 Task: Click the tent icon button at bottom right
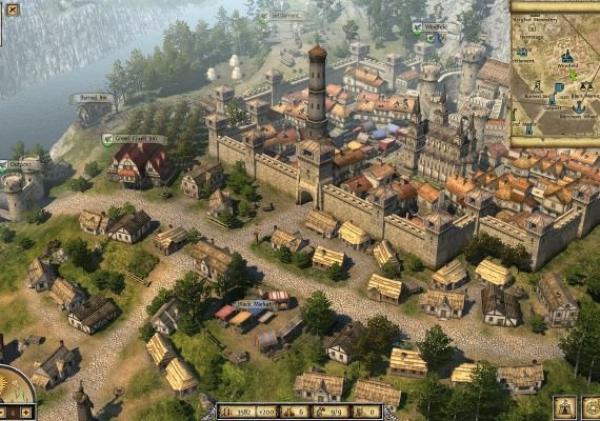pyautogui.click(x=565, y=407)
